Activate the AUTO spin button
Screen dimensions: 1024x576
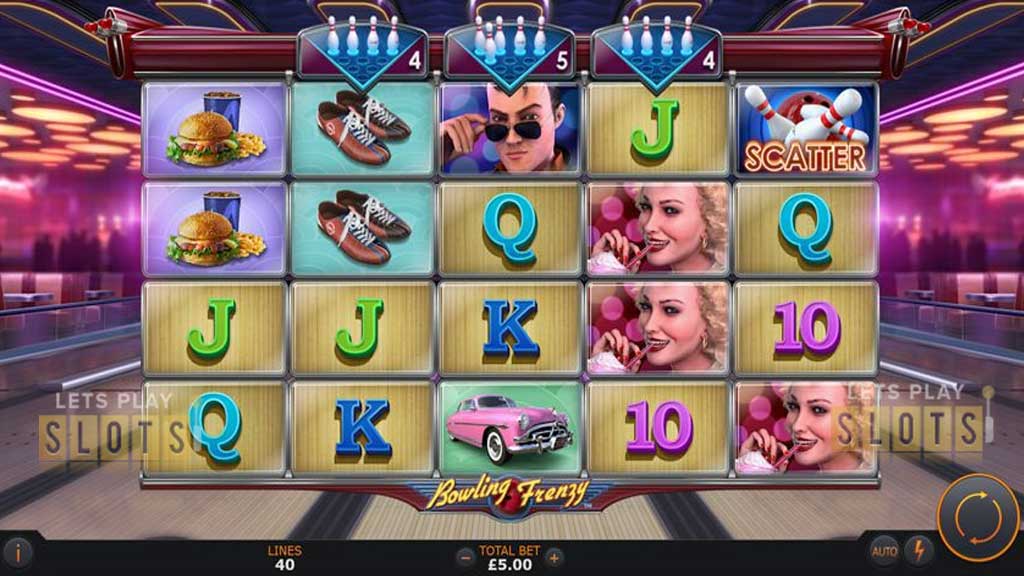coord(884,551)
